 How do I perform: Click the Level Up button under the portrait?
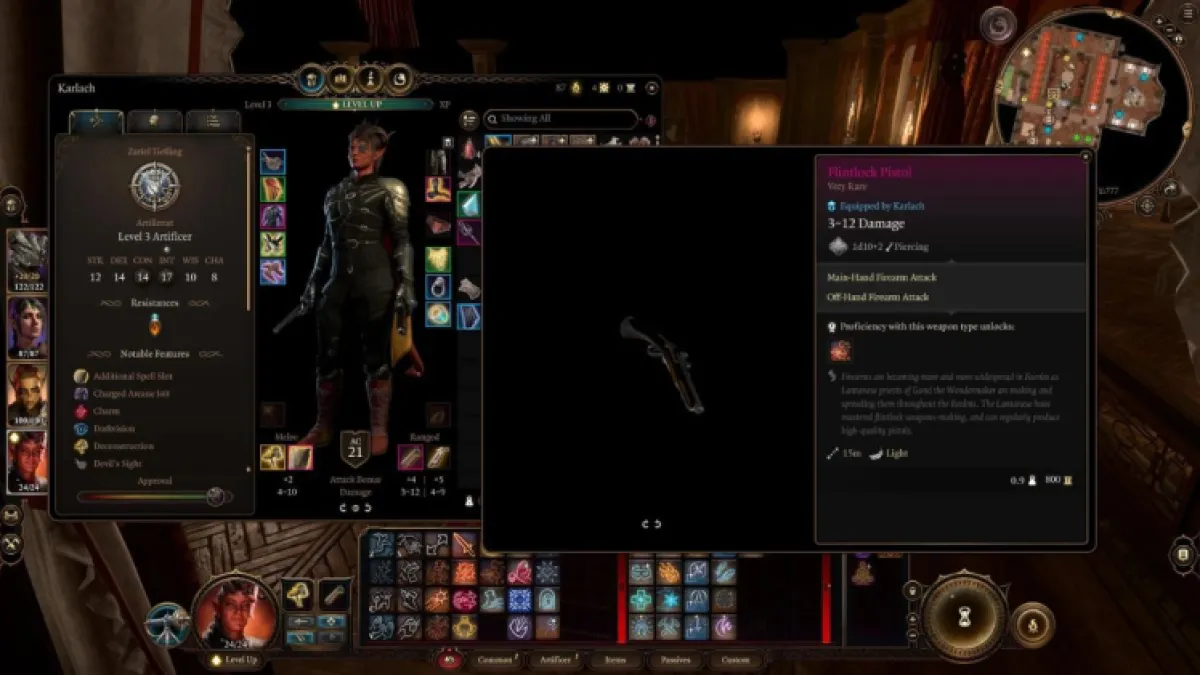pyautogui.click(x=236, y=660)
